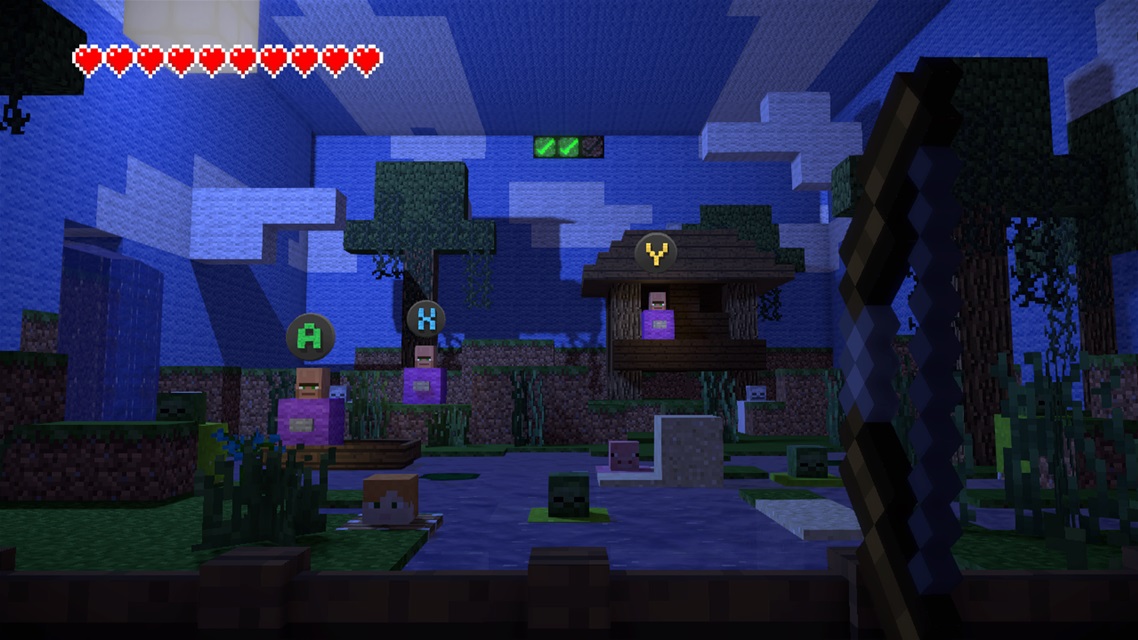Select the villager target inside the wooden hut
Image resolution: width=1138 pixels, height=640 pixels.
pyautogui.click(x=657, y=316)
